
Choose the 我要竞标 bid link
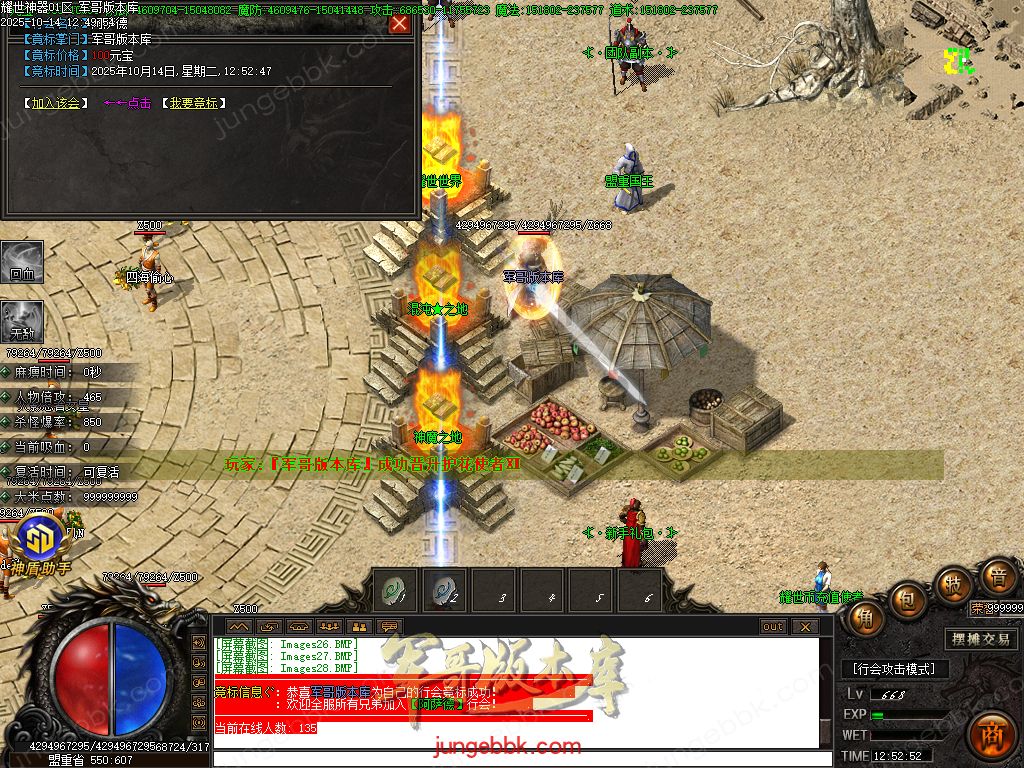point(192,103)
